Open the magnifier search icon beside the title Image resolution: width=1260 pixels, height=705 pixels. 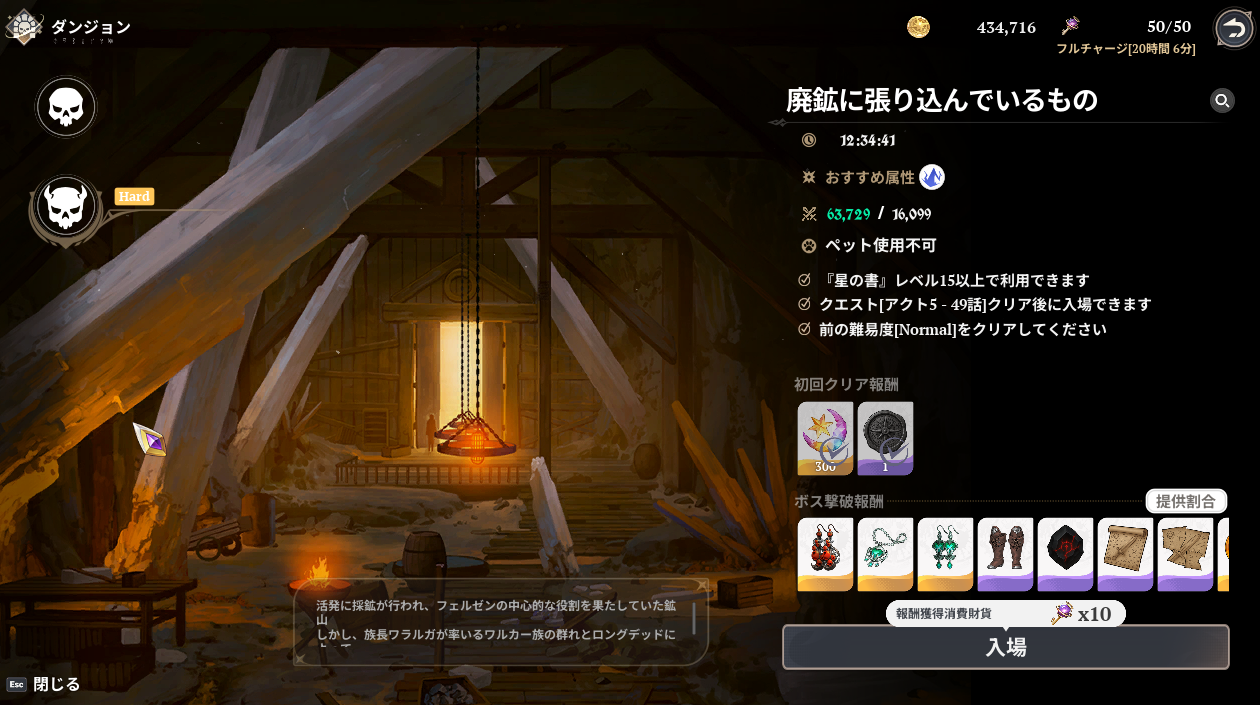click(1221, 100)
